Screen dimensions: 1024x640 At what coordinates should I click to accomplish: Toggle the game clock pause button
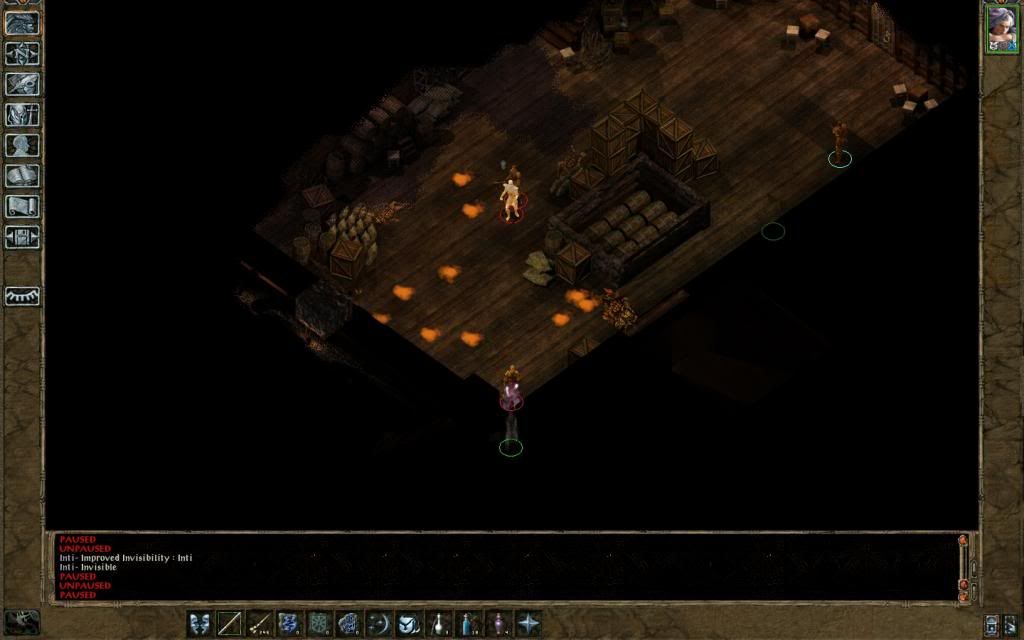coord(22,622)
